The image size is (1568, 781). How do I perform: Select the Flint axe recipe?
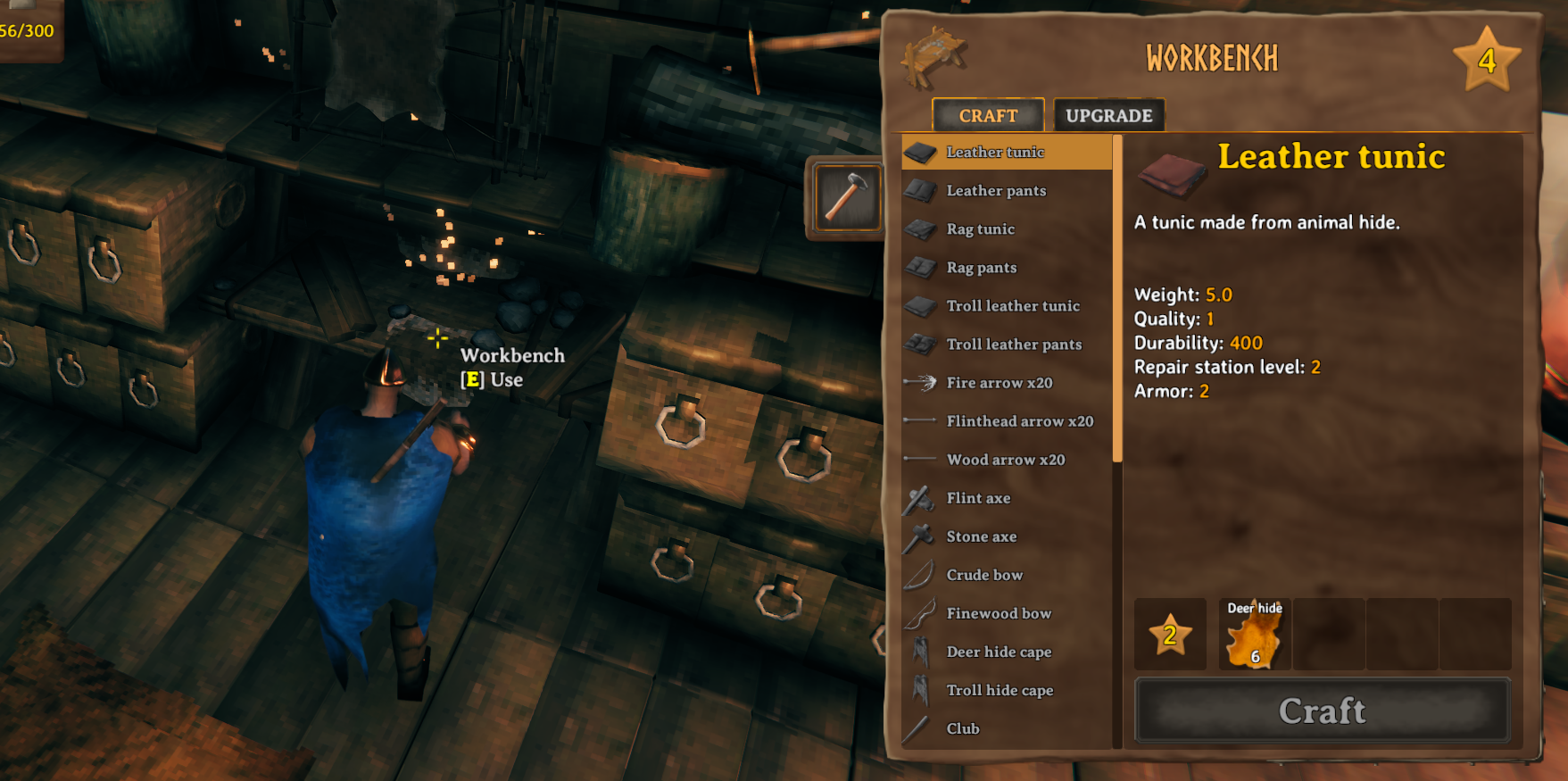coord(977,498)
